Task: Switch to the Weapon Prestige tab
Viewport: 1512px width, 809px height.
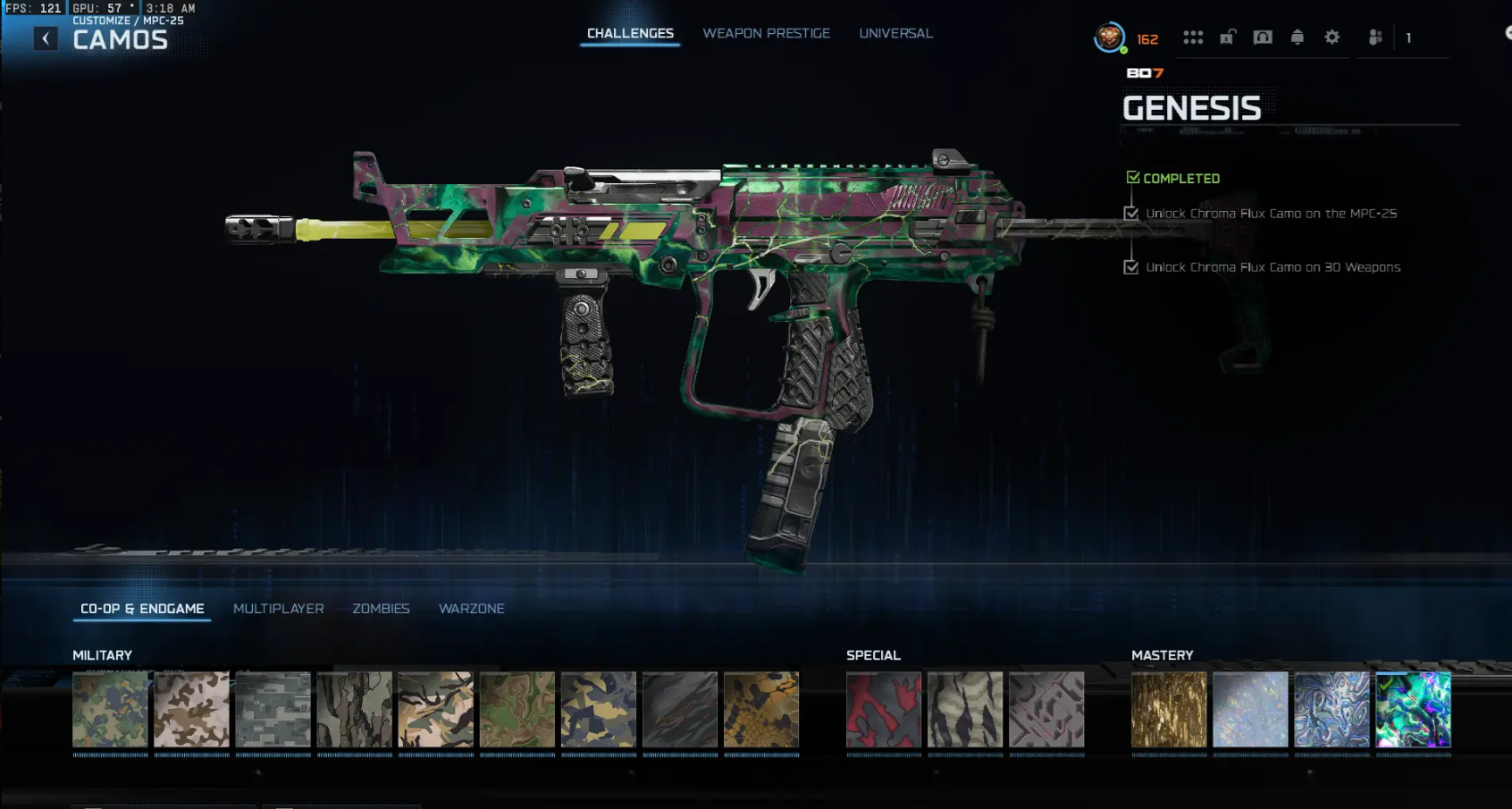Action: 766,33
